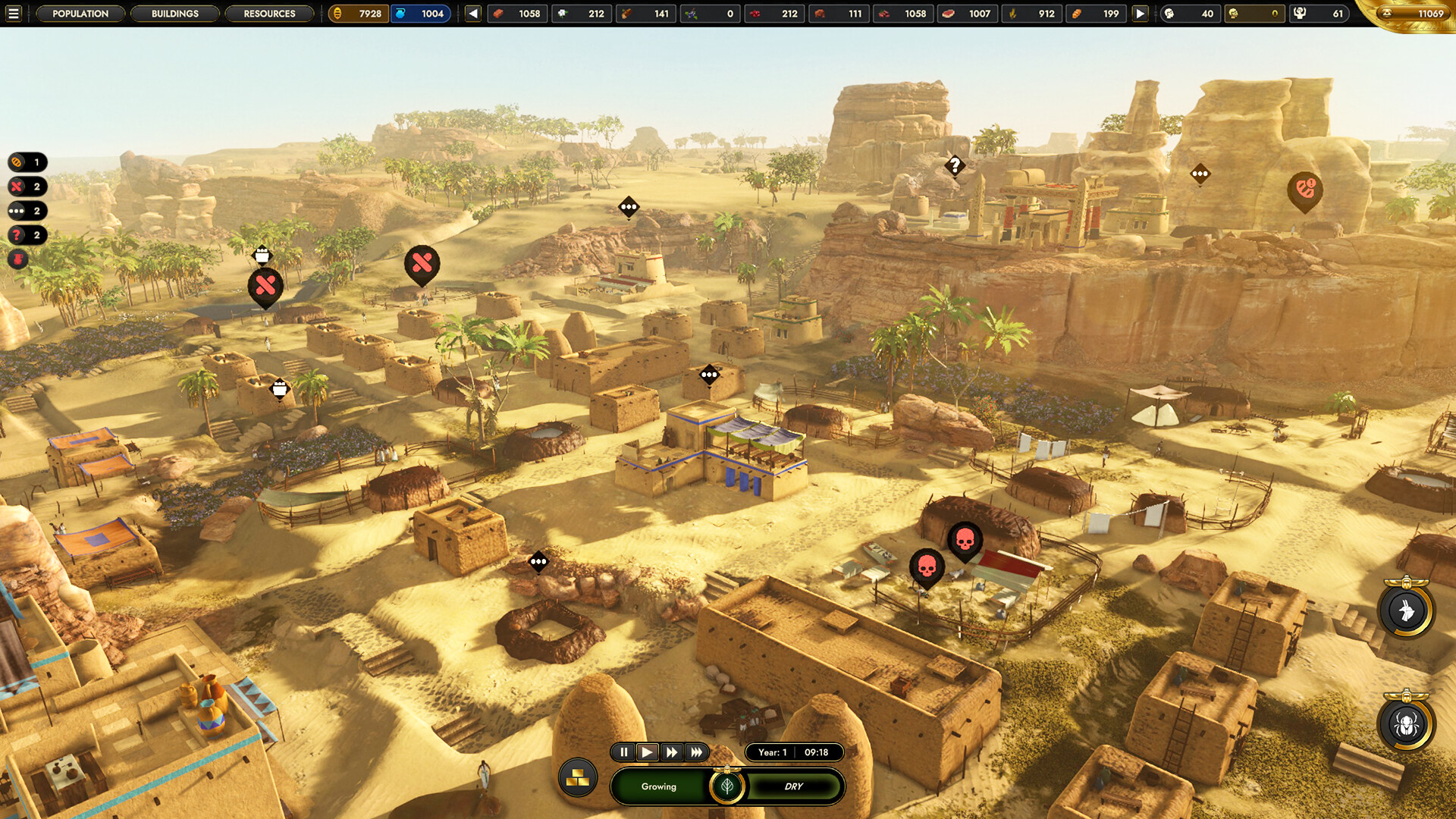The image size is (1456, 819).
Task: Click the water jug resource icon
Action: (400, 14)
